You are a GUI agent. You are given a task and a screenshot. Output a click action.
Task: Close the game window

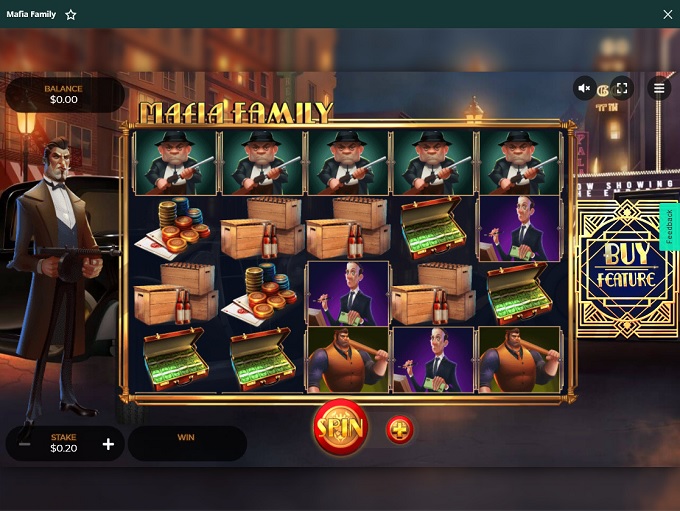(667, 15)
